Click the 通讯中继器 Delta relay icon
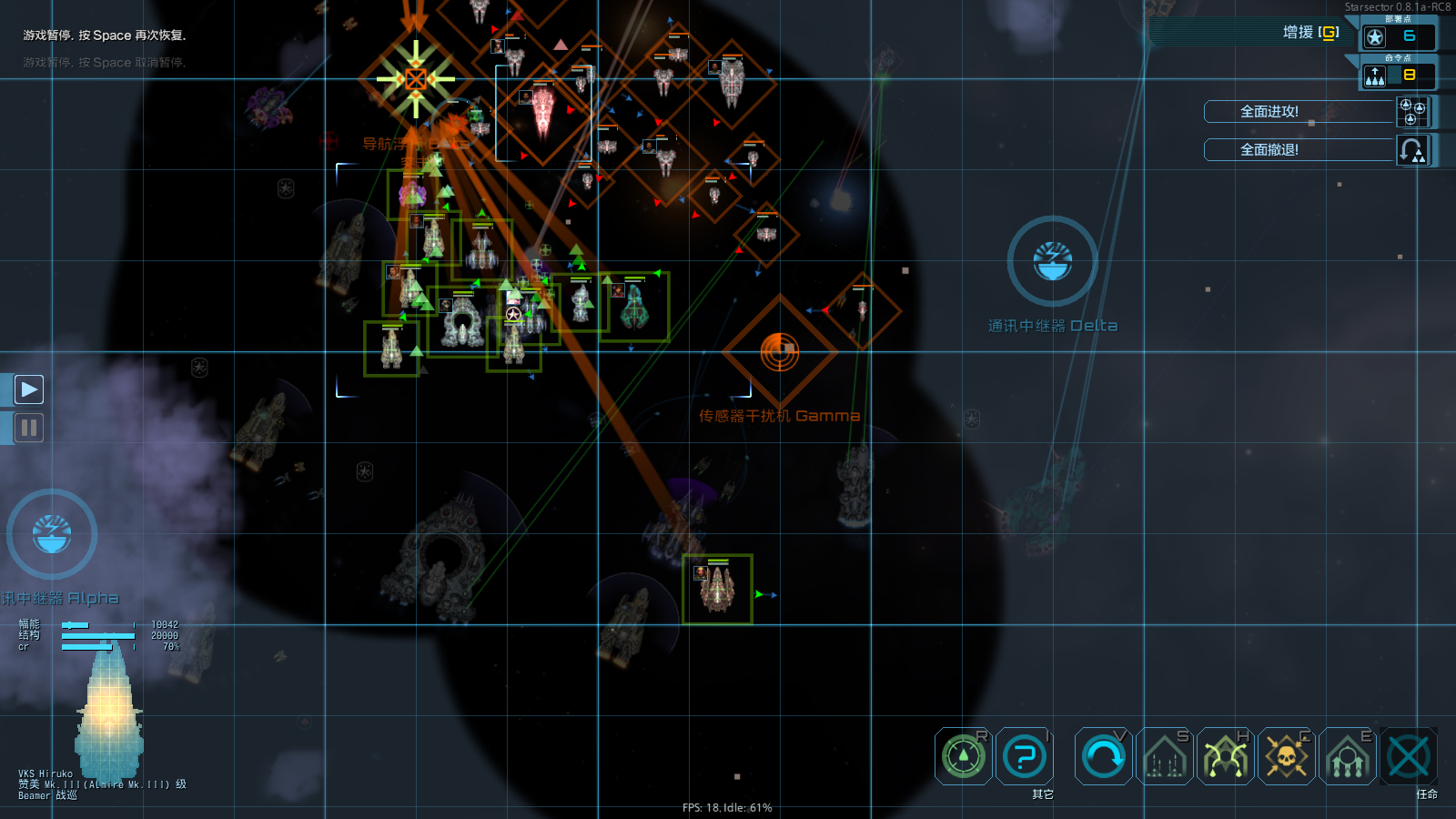This screenshot has height=819, width=1456. point(1053,260)
